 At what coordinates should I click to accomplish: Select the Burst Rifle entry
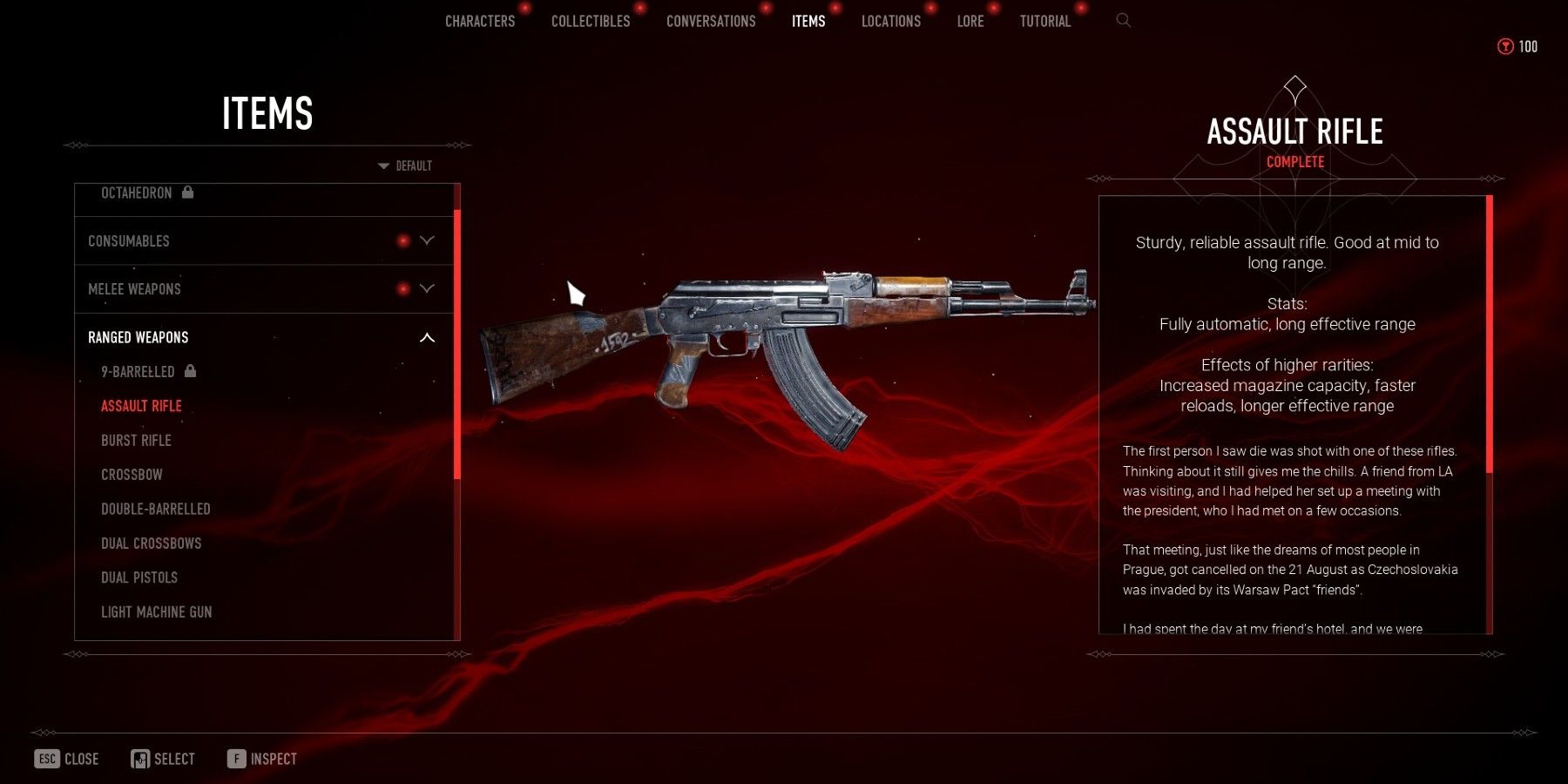[136, 441]
